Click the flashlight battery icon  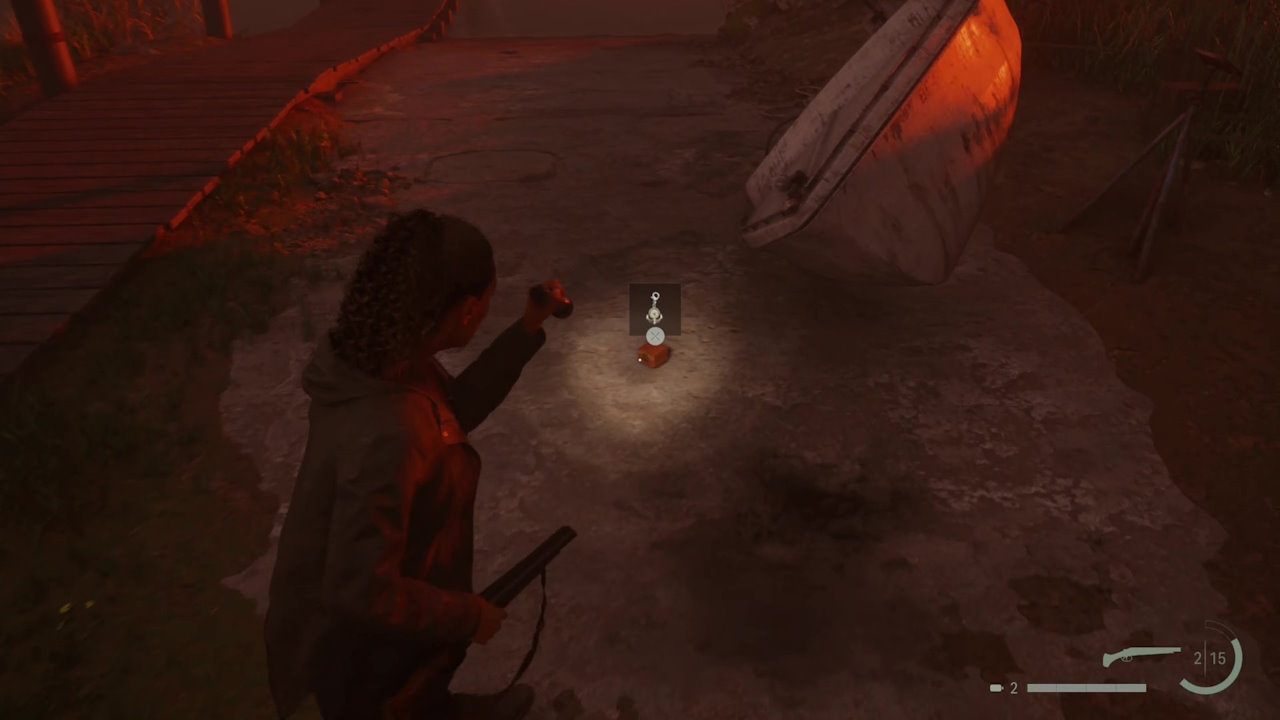click(x=996, y=688)
